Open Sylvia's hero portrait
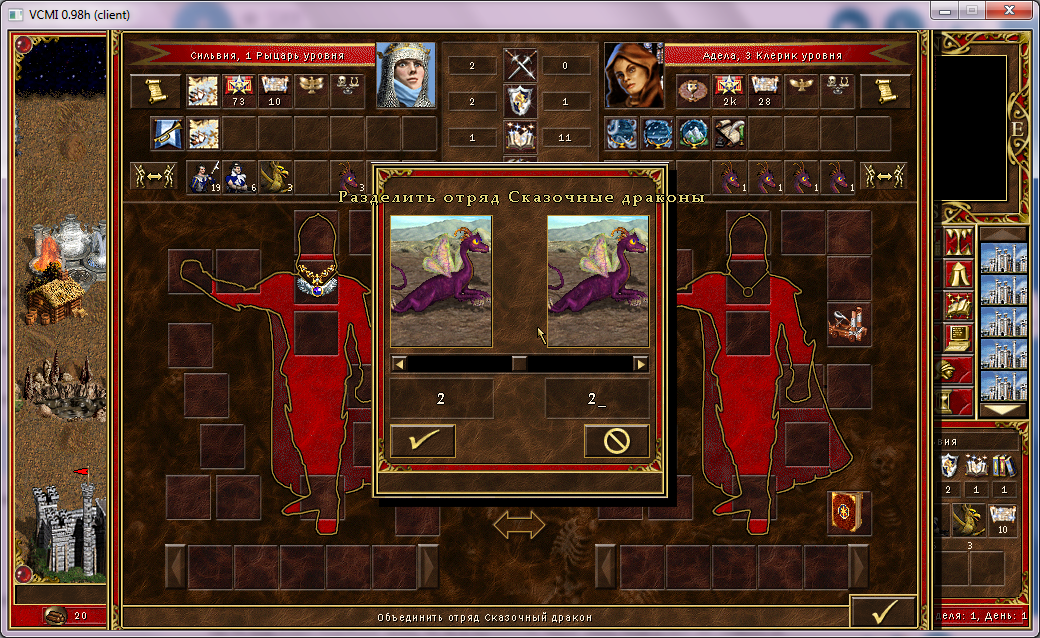The image size is (1040, 638). coord(406,75)
